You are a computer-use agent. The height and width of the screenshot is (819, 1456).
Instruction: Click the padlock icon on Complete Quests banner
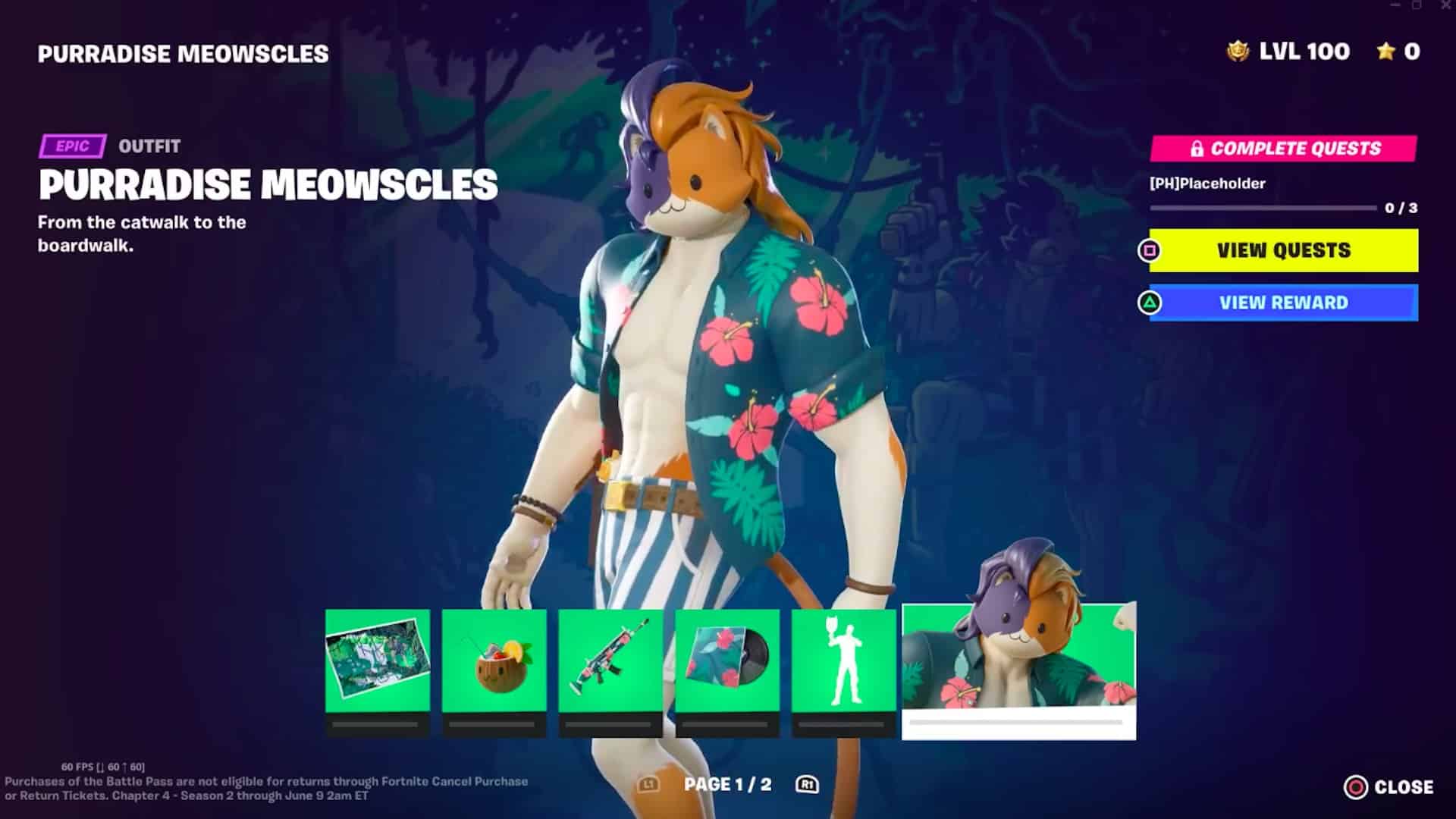[1199, 149]
